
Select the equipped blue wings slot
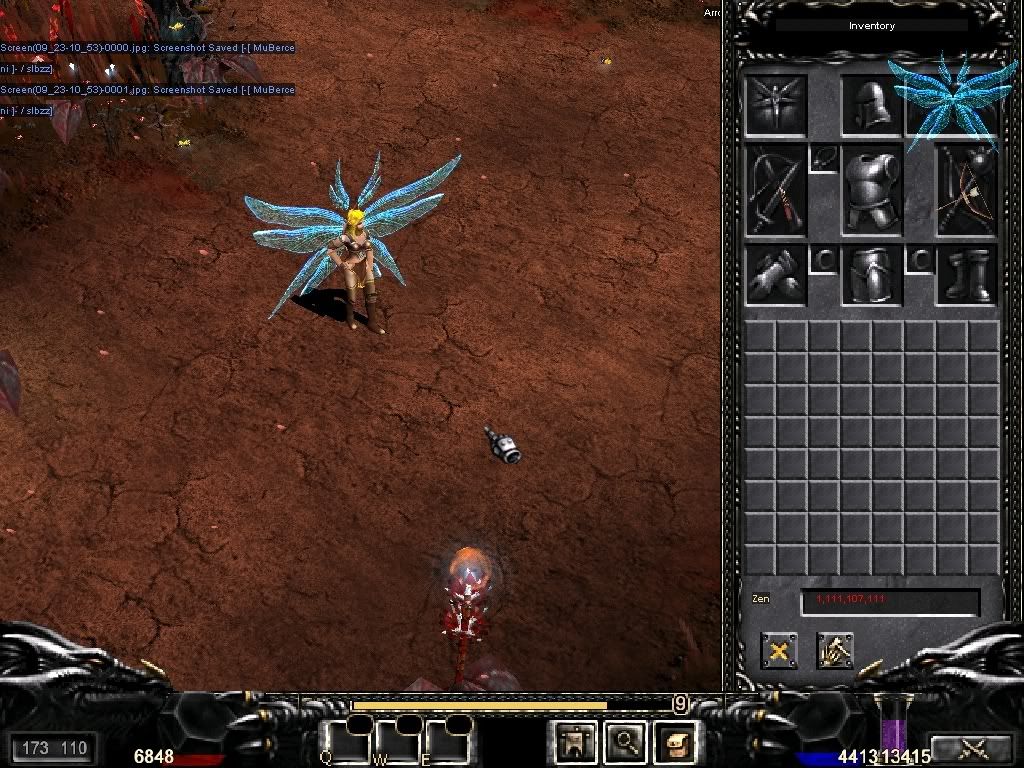pos(948,100)
